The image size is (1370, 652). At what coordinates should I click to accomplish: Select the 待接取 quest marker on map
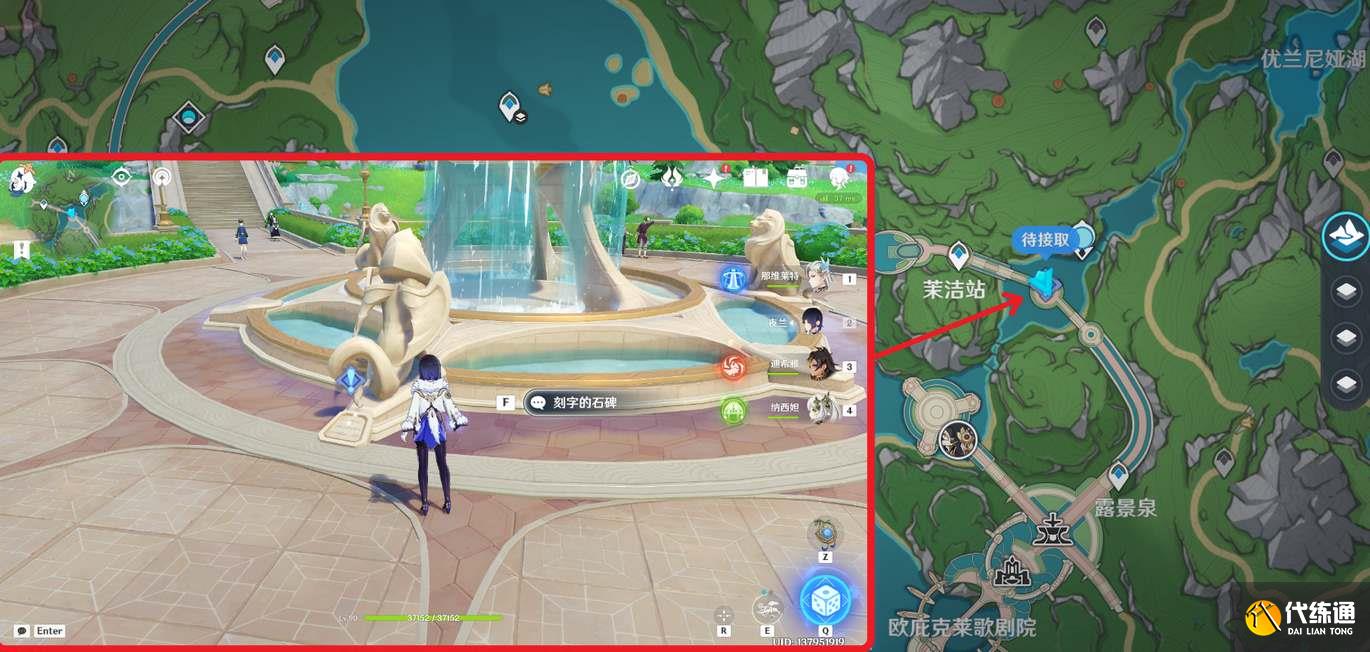[1044, 284]
